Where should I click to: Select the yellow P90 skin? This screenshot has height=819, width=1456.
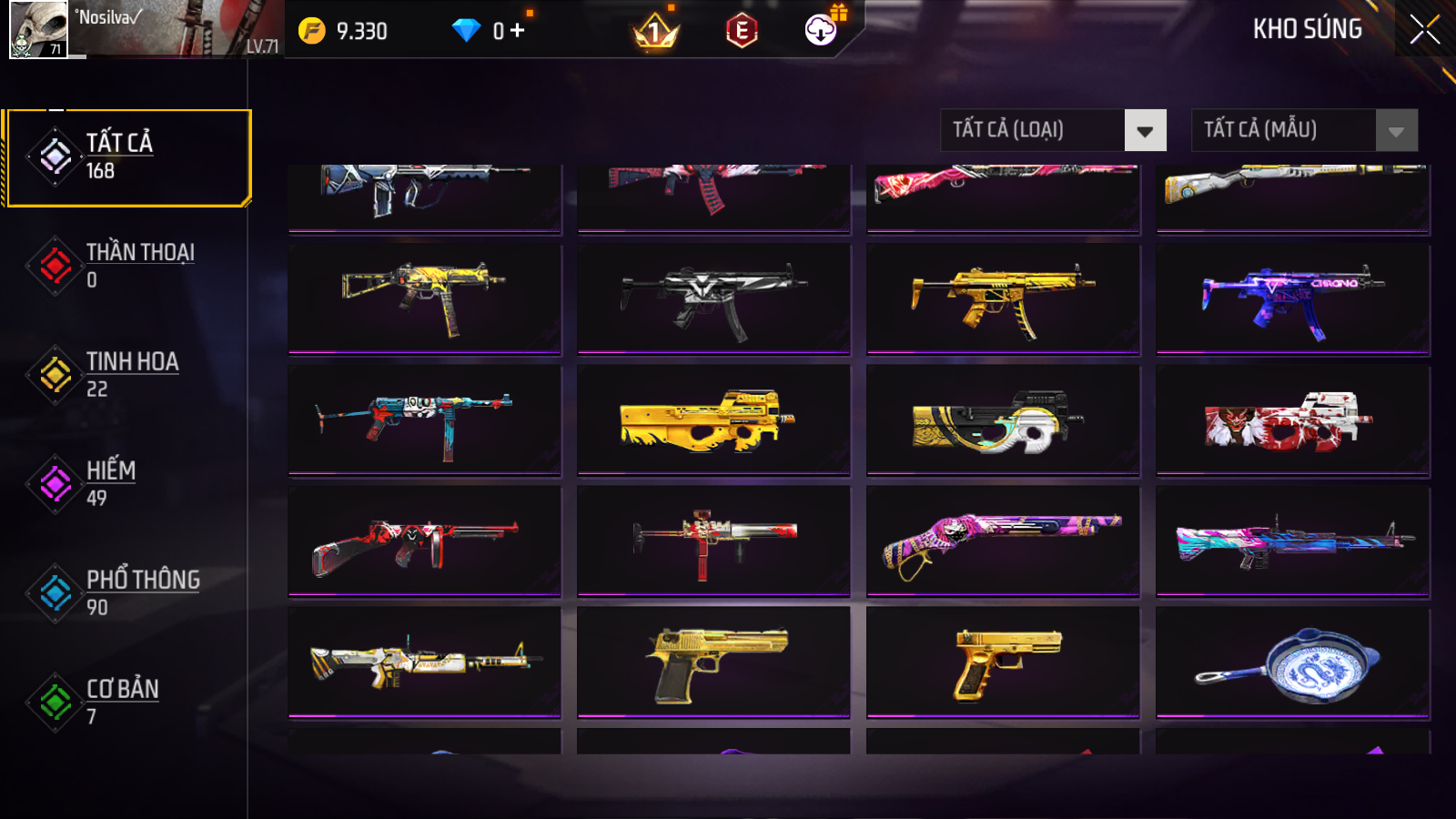pos(713,420)
